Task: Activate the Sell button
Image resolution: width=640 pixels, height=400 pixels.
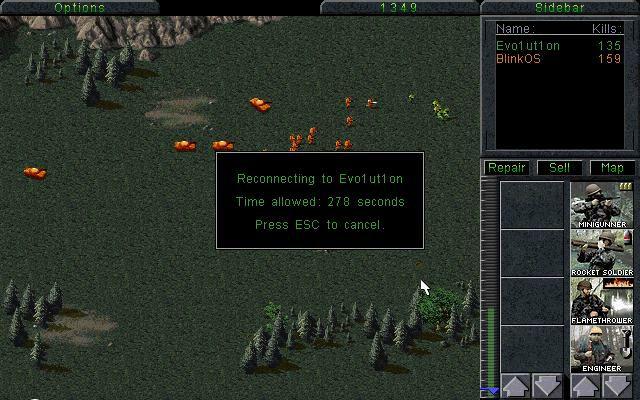Action: 559,168
